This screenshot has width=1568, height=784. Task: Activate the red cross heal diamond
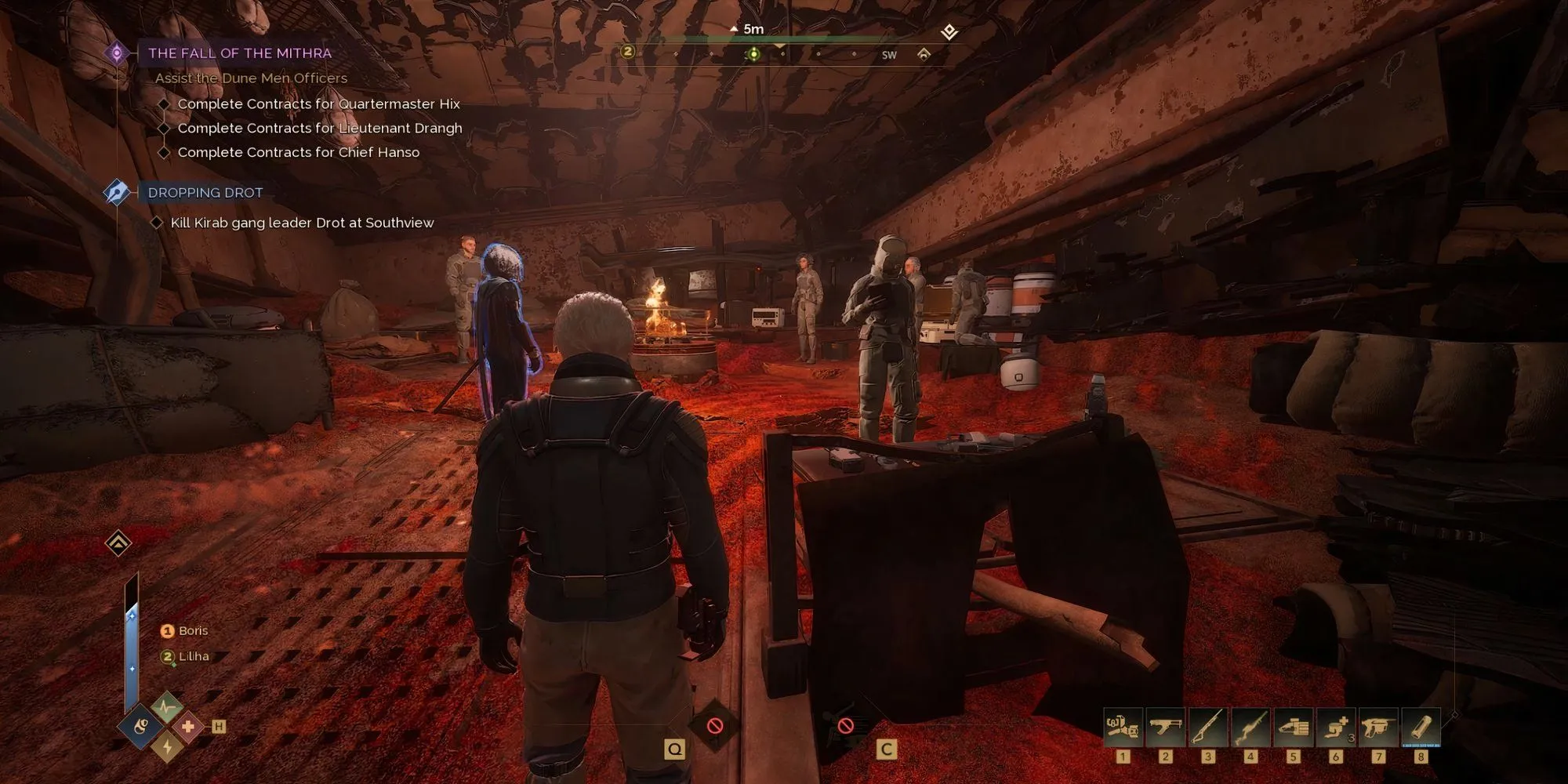[188, 727]
